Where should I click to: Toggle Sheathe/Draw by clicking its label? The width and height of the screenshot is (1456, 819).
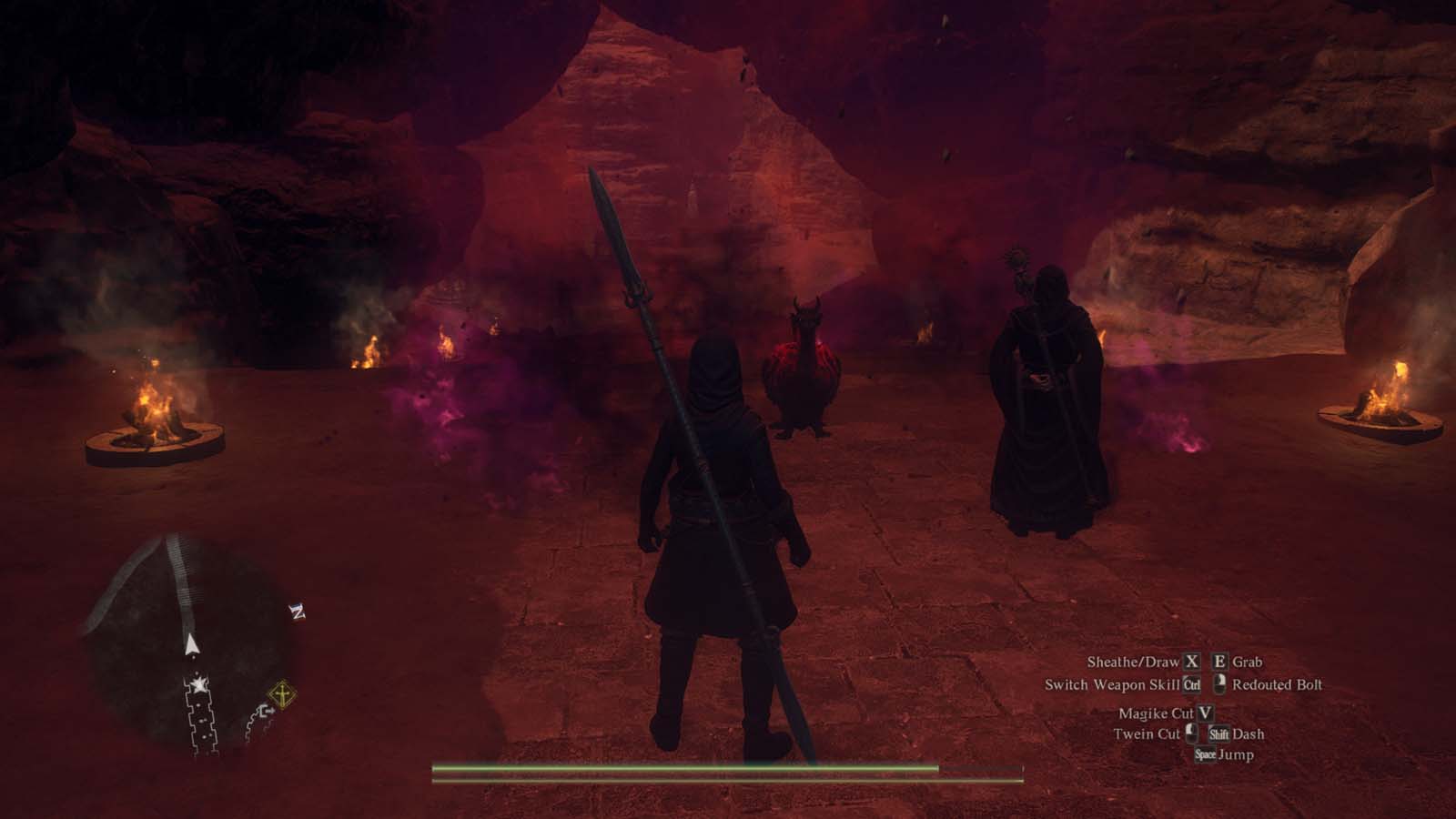(x=1132, y=662)
